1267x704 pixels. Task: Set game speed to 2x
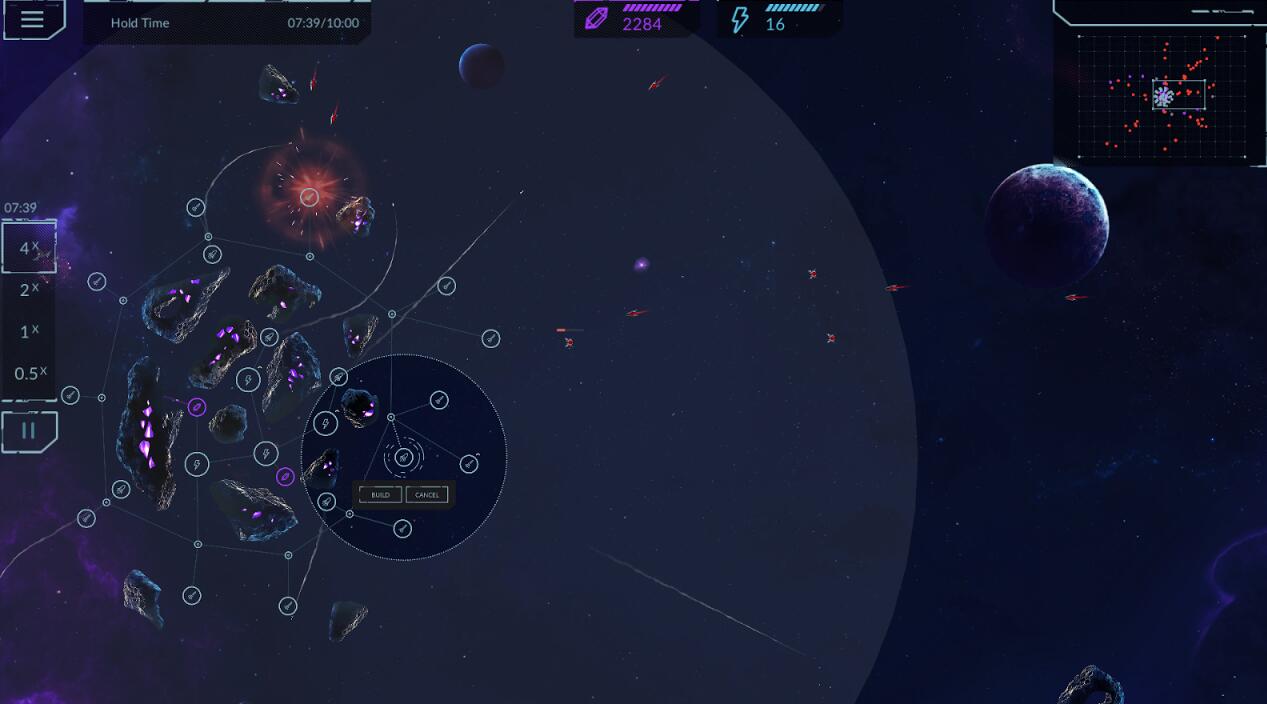[x=29, y=290]
